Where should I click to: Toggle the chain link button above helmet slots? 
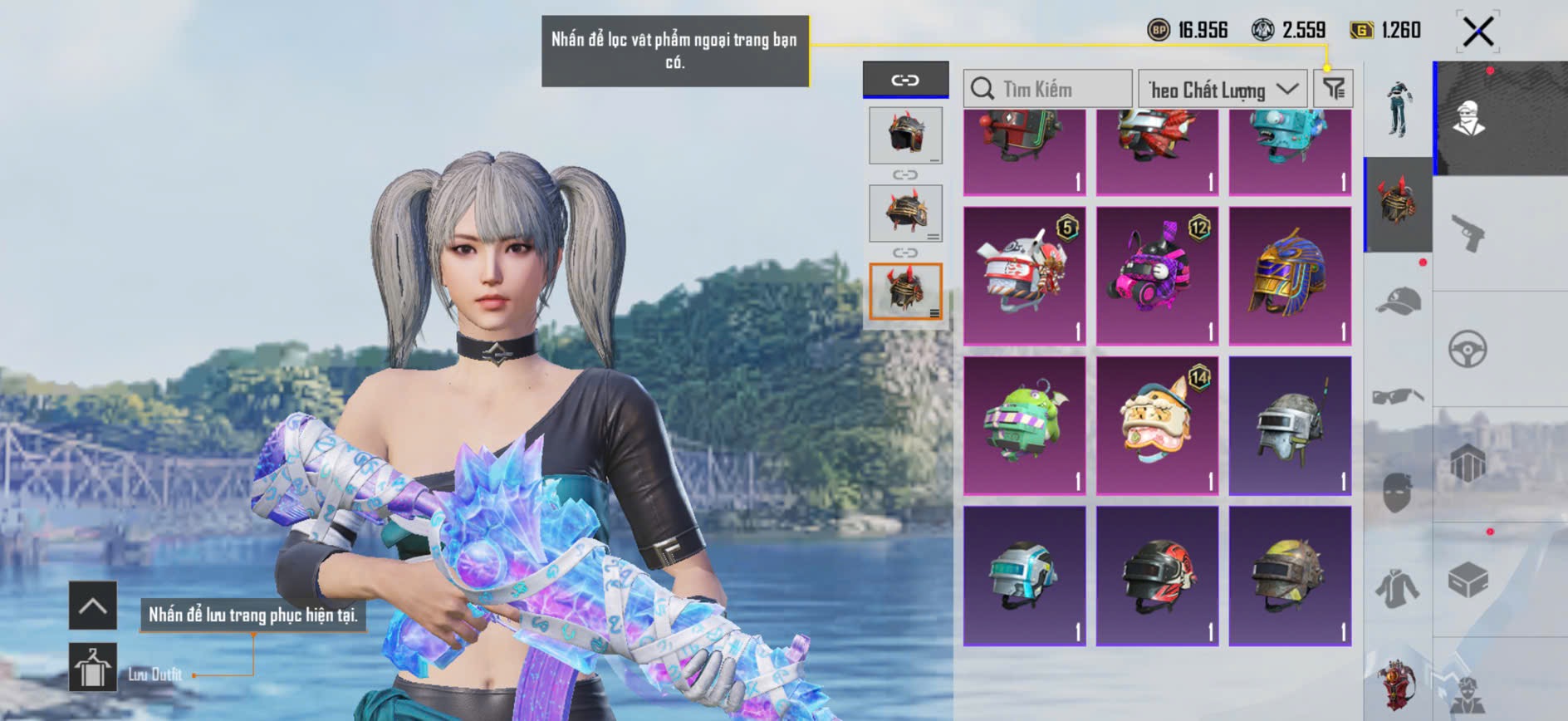pos(905,80)
